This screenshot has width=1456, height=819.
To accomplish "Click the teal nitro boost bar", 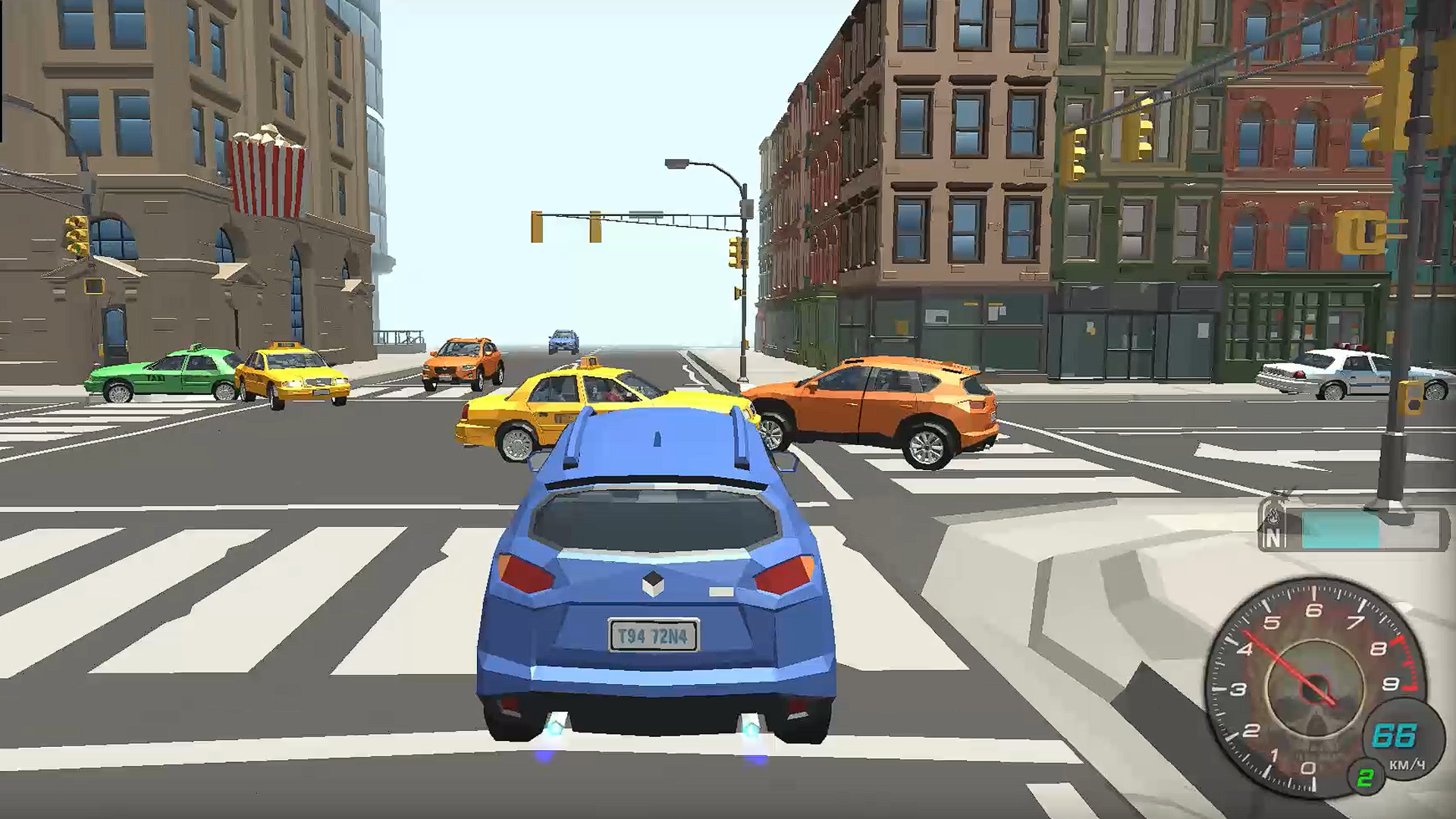I will tap(1338, 529).
